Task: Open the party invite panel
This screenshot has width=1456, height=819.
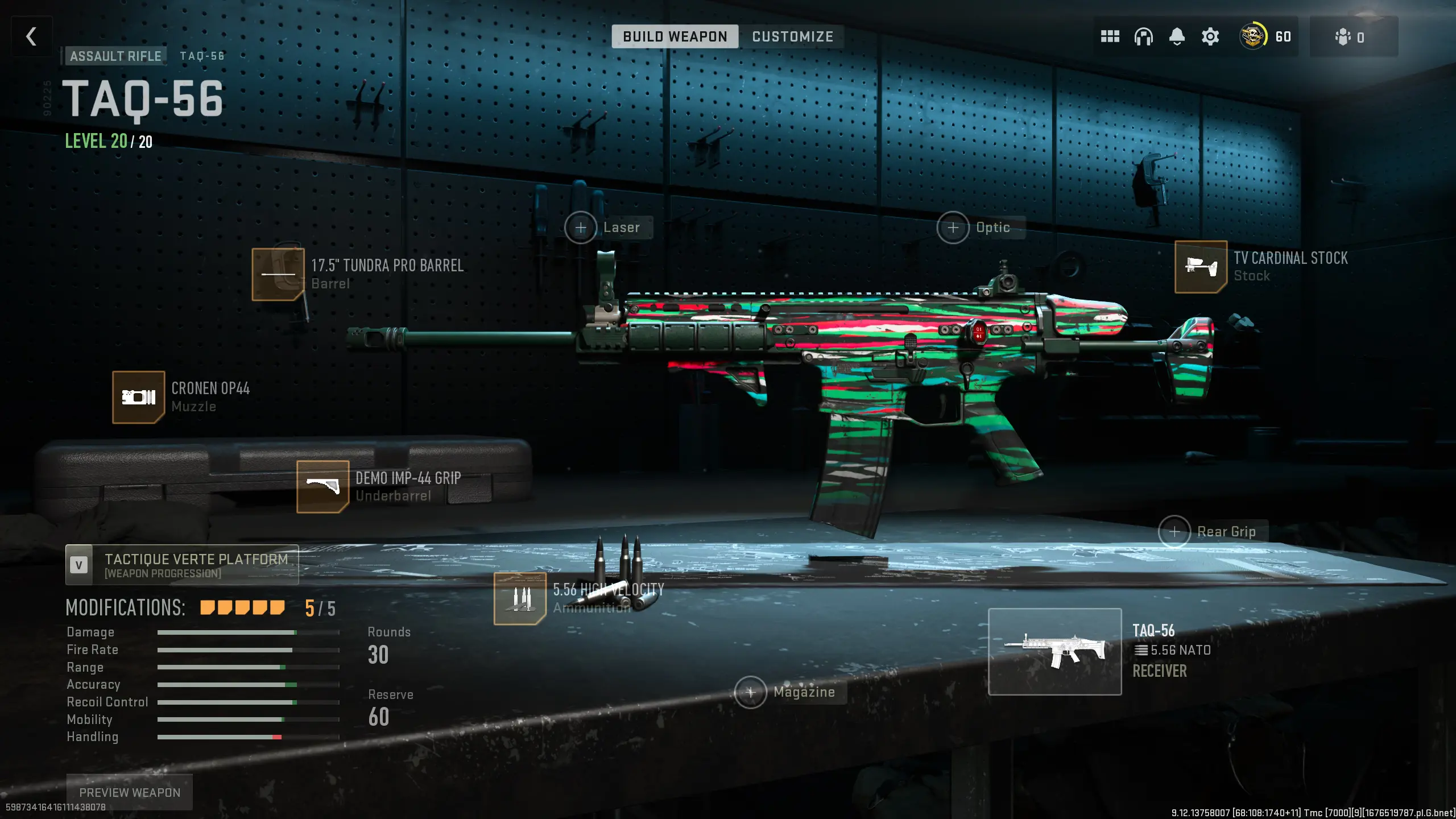Action: pos(1354,36)
